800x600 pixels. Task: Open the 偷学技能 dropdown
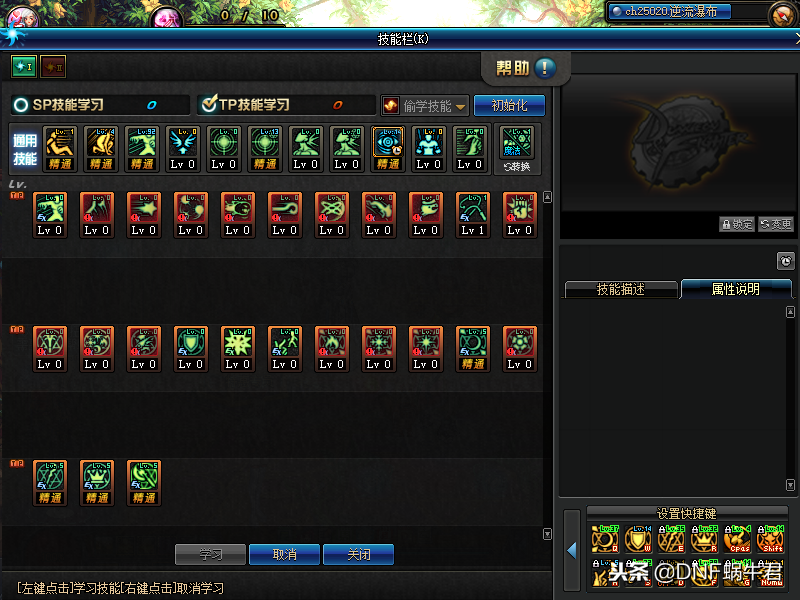pos(425,105)
